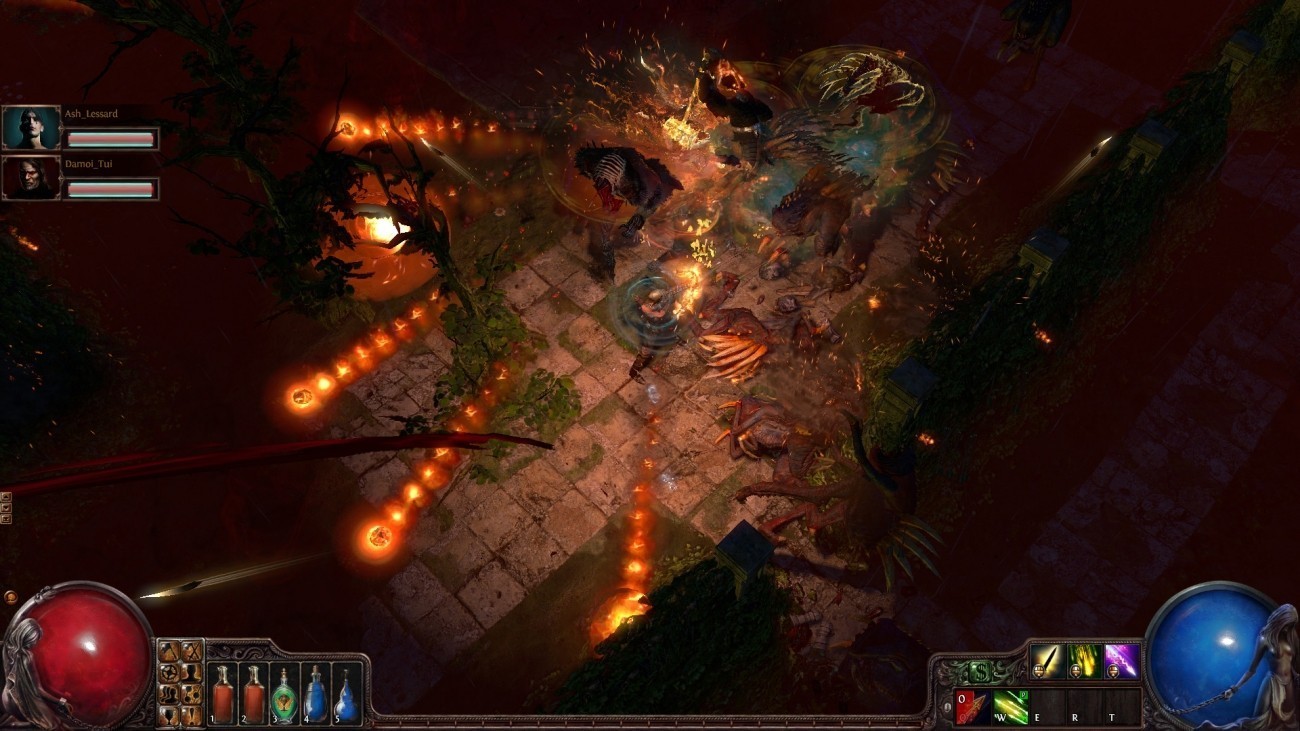Open the inventory from the crossed-swords menu icon
The image size is (1300, 731).
tap(192, 651)
